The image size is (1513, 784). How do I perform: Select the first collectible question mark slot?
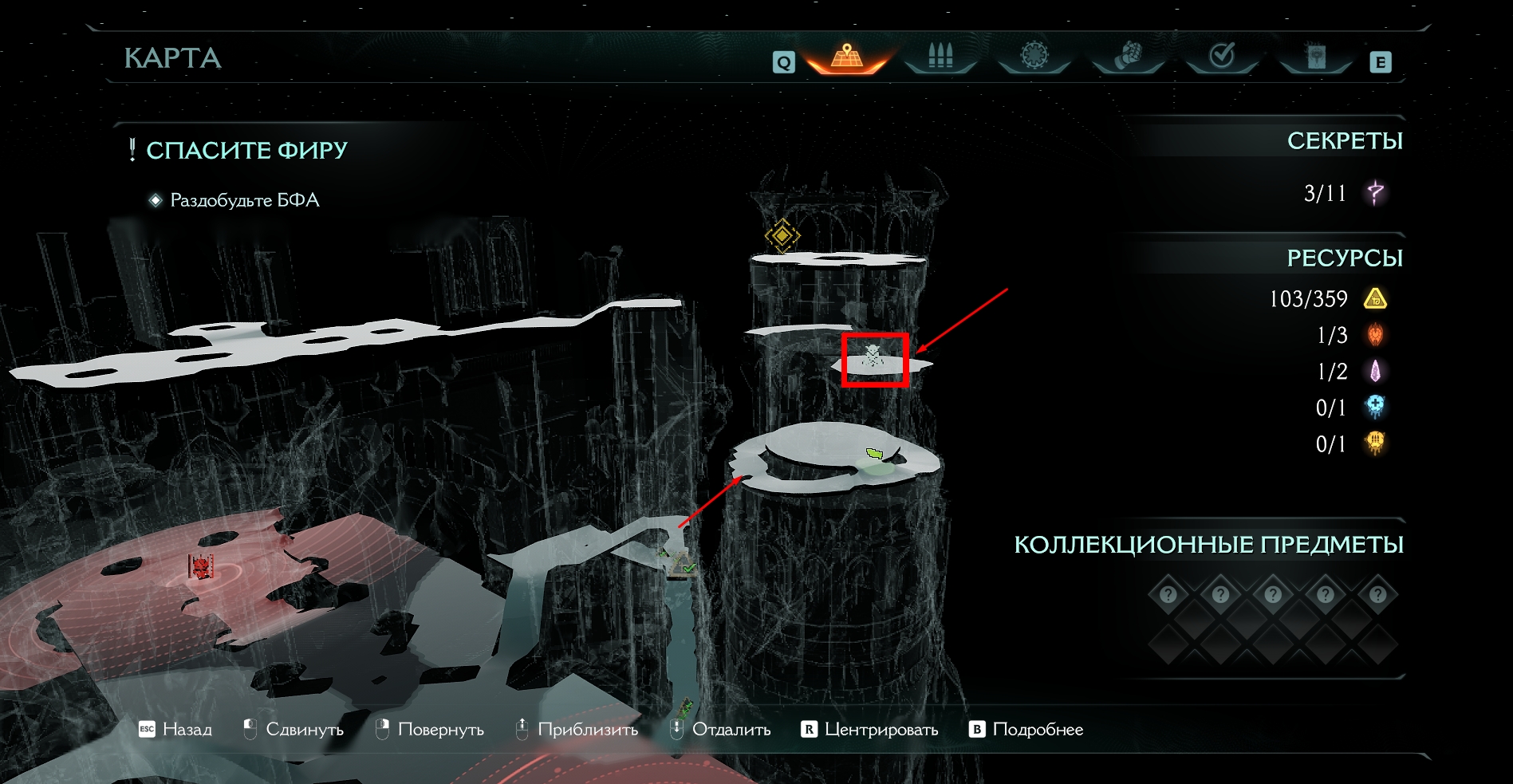[x=1168, y=594]
